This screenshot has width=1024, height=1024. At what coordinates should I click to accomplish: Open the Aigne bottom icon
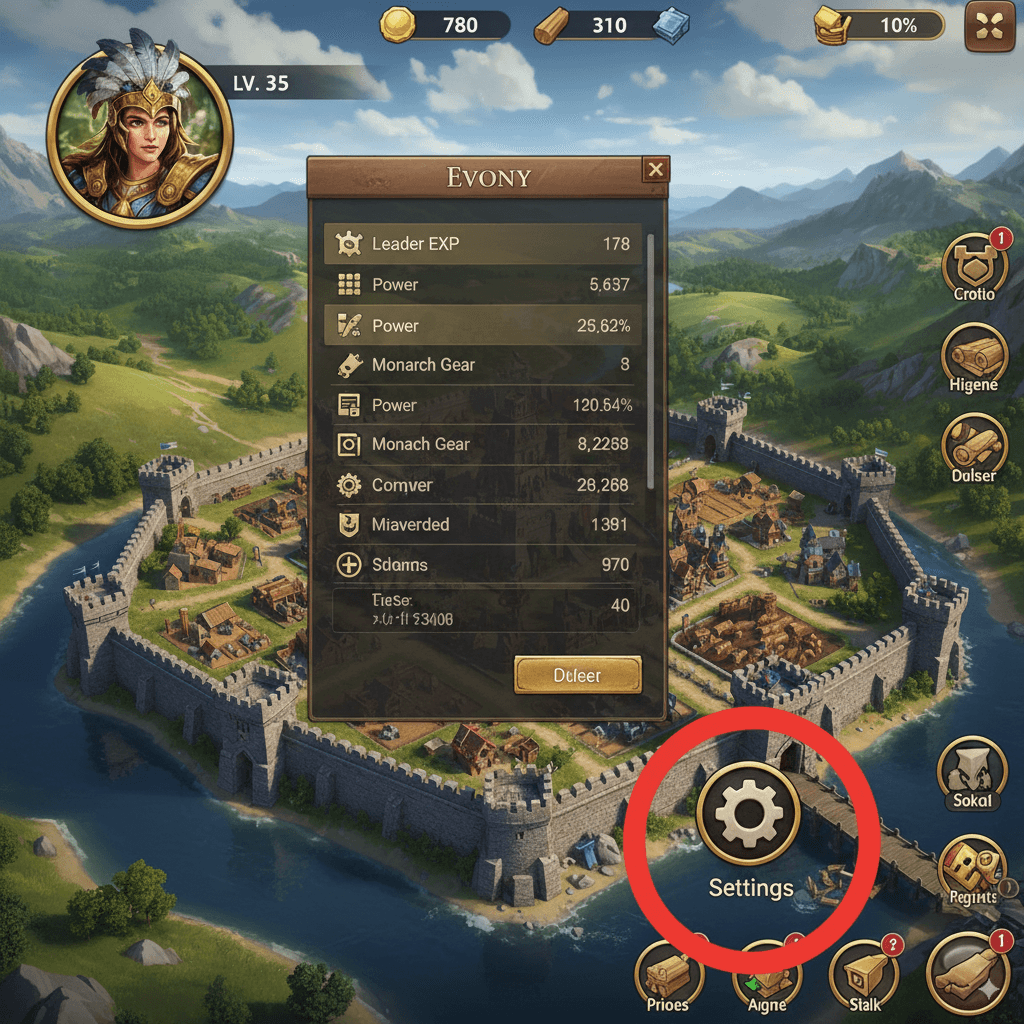[x=767, y=975]
